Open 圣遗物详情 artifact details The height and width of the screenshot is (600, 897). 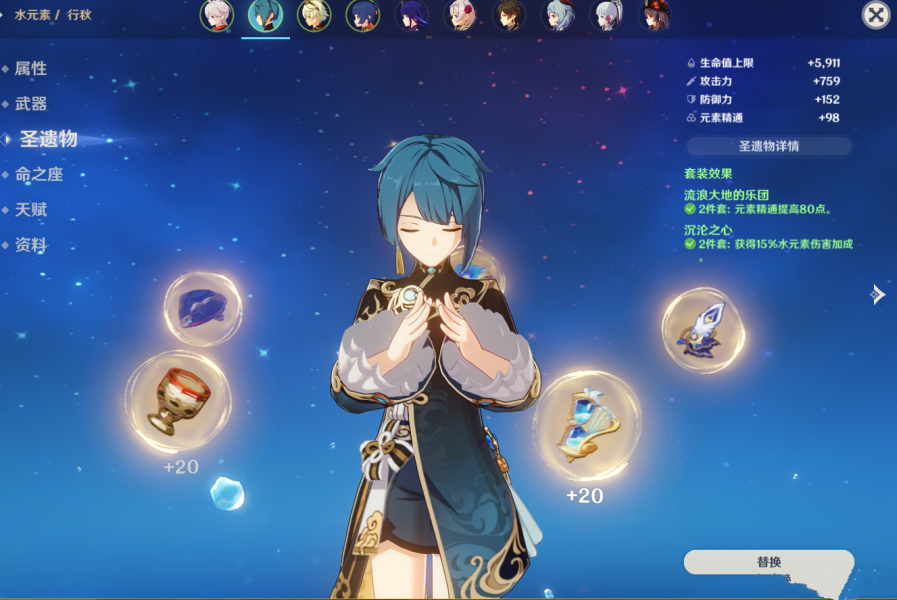768,146
